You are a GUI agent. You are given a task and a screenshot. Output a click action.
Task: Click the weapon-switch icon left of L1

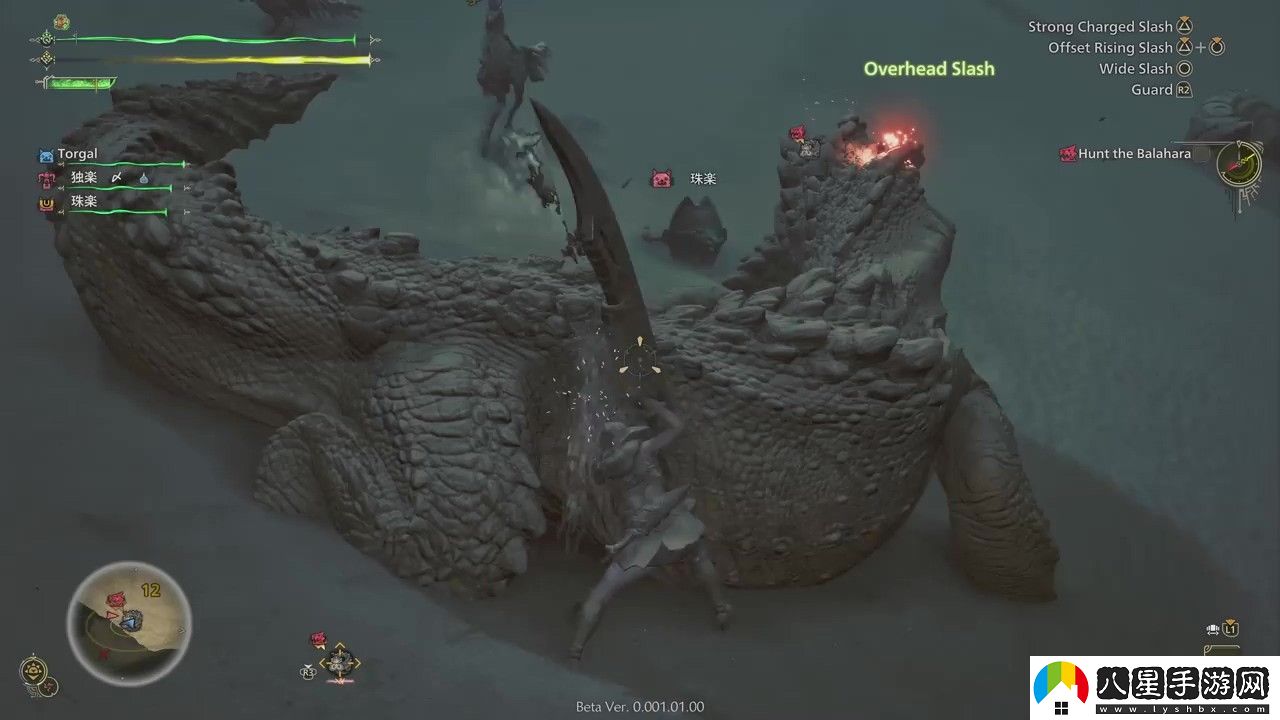point(1213,629)
